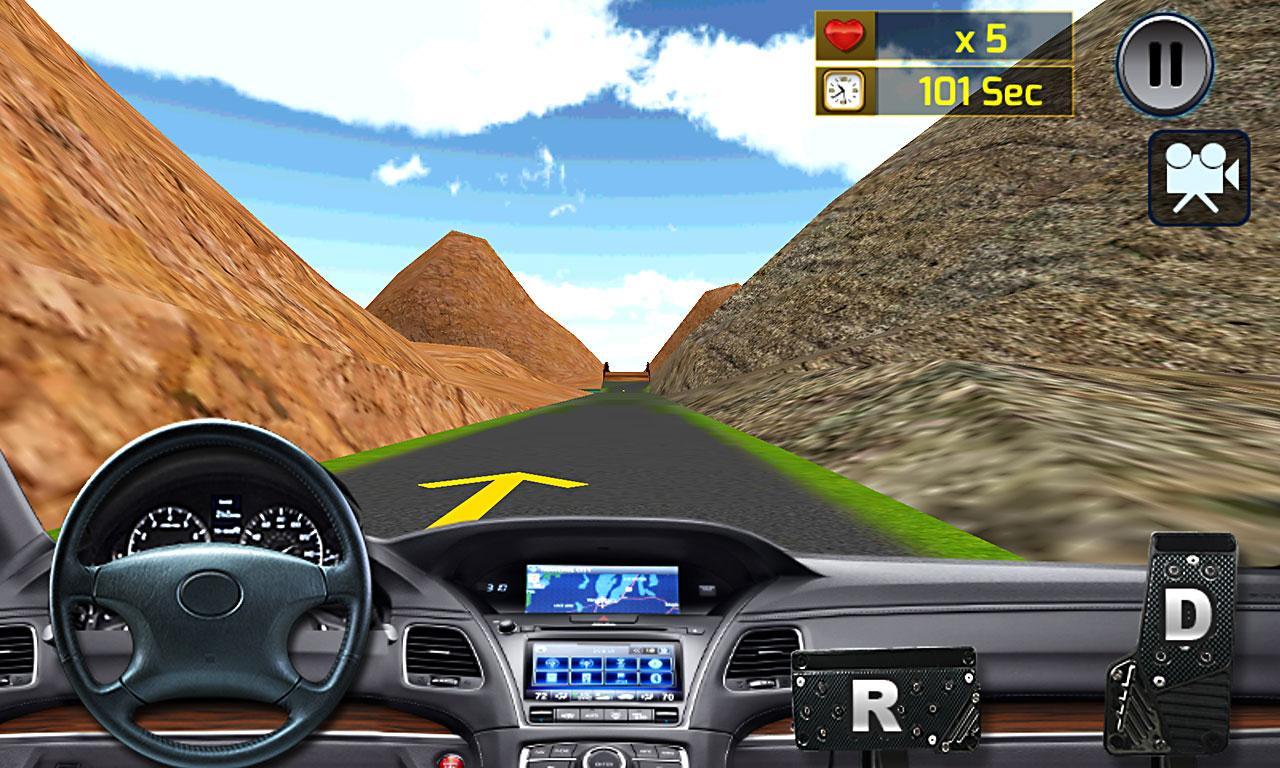Tap the antenna broadcast icon on the touchscreen
Screen dimensions: 1280x768
pos(587,663)
